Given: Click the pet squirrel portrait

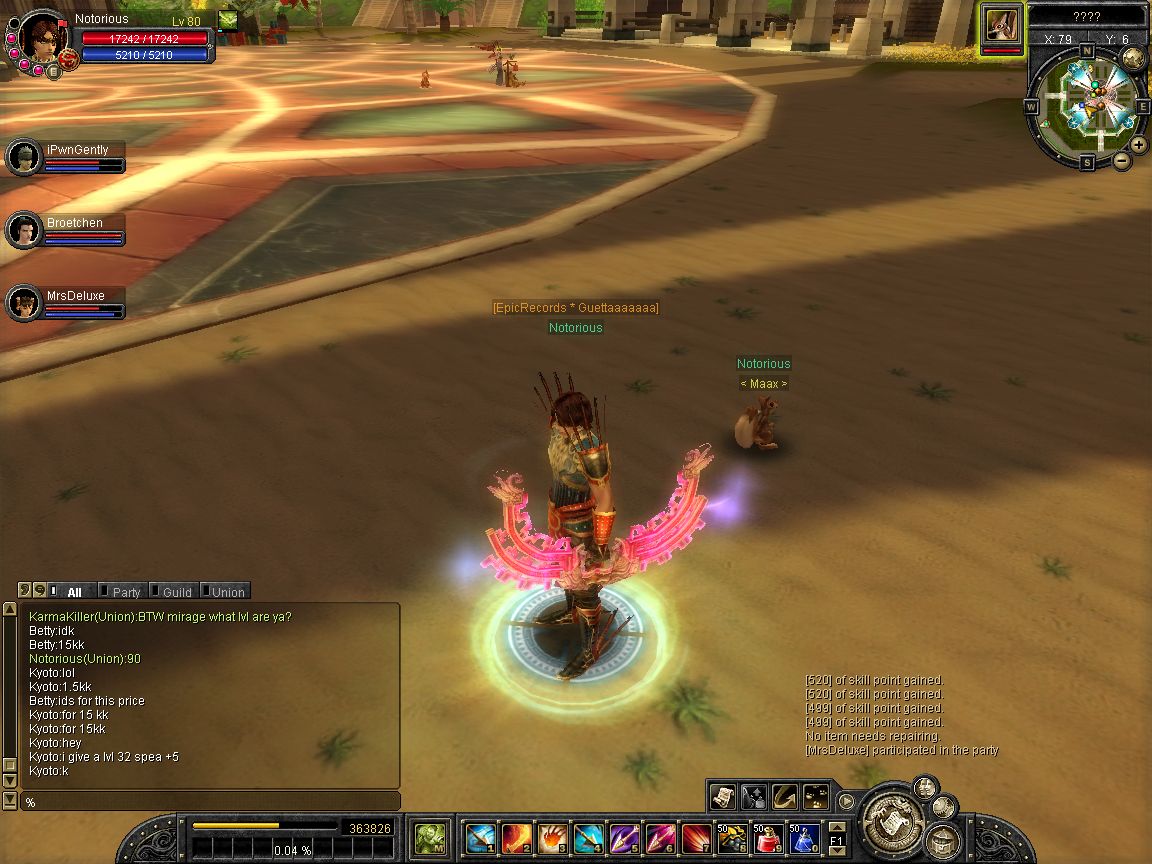Looking at the screenshot, I should [x=1001, y=25].
